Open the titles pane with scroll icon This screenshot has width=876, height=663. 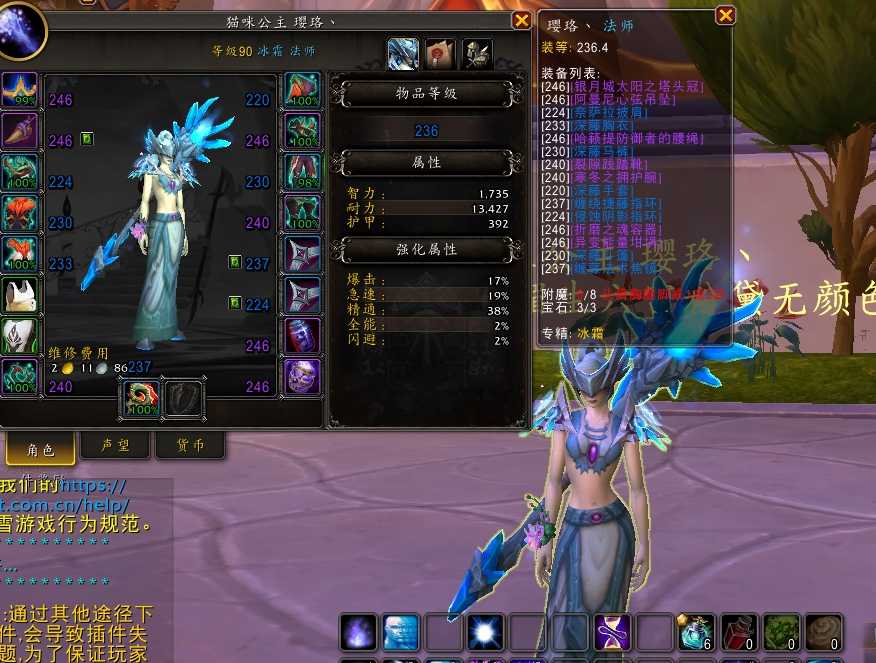click(x=440, y=51)
